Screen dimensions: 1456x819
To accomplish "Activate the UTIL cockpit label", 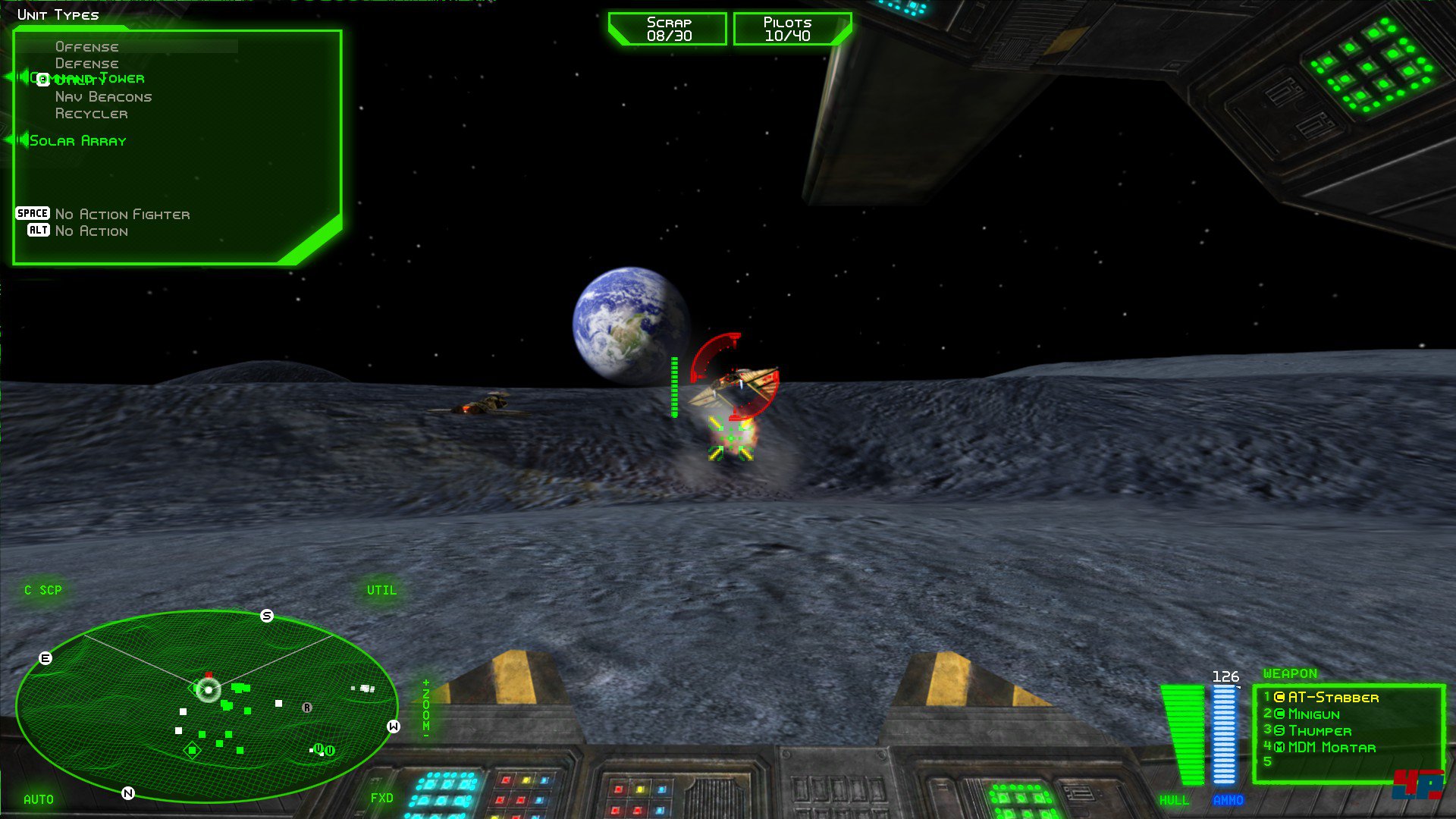I will pos(381,590).
